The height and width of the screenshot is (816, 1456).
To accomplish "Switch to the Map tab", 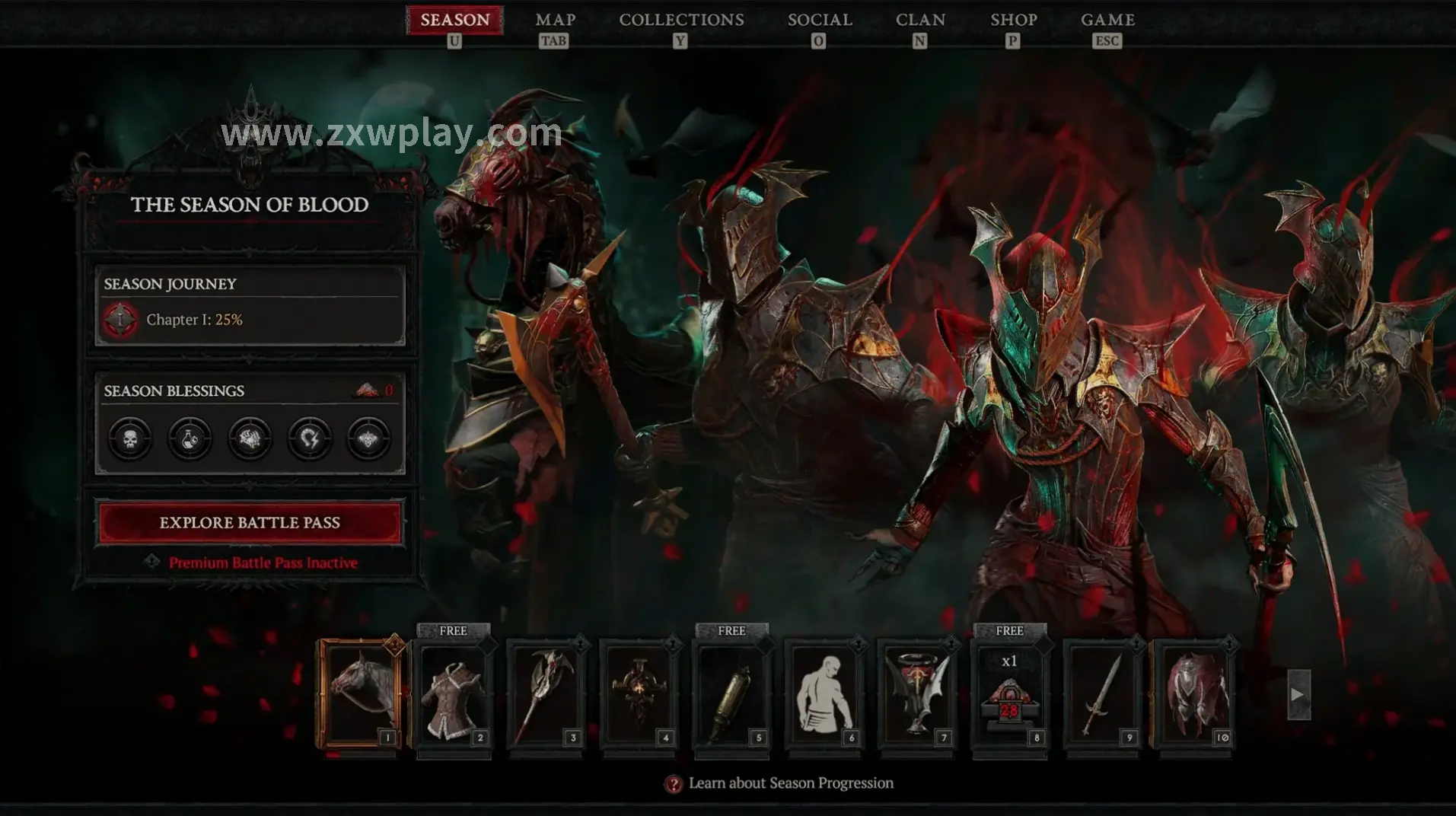I will click(x=555, y=21).
